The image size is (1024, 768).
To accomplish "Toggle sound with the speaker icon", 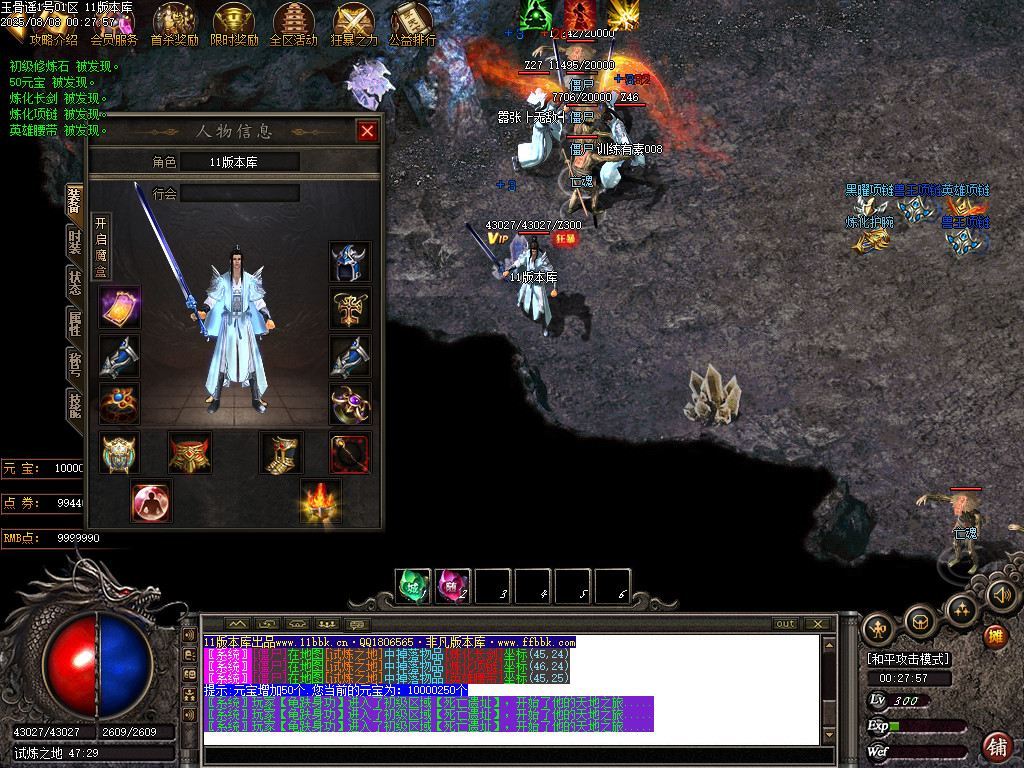I will pyautogui.click(x=1002, y=596).
